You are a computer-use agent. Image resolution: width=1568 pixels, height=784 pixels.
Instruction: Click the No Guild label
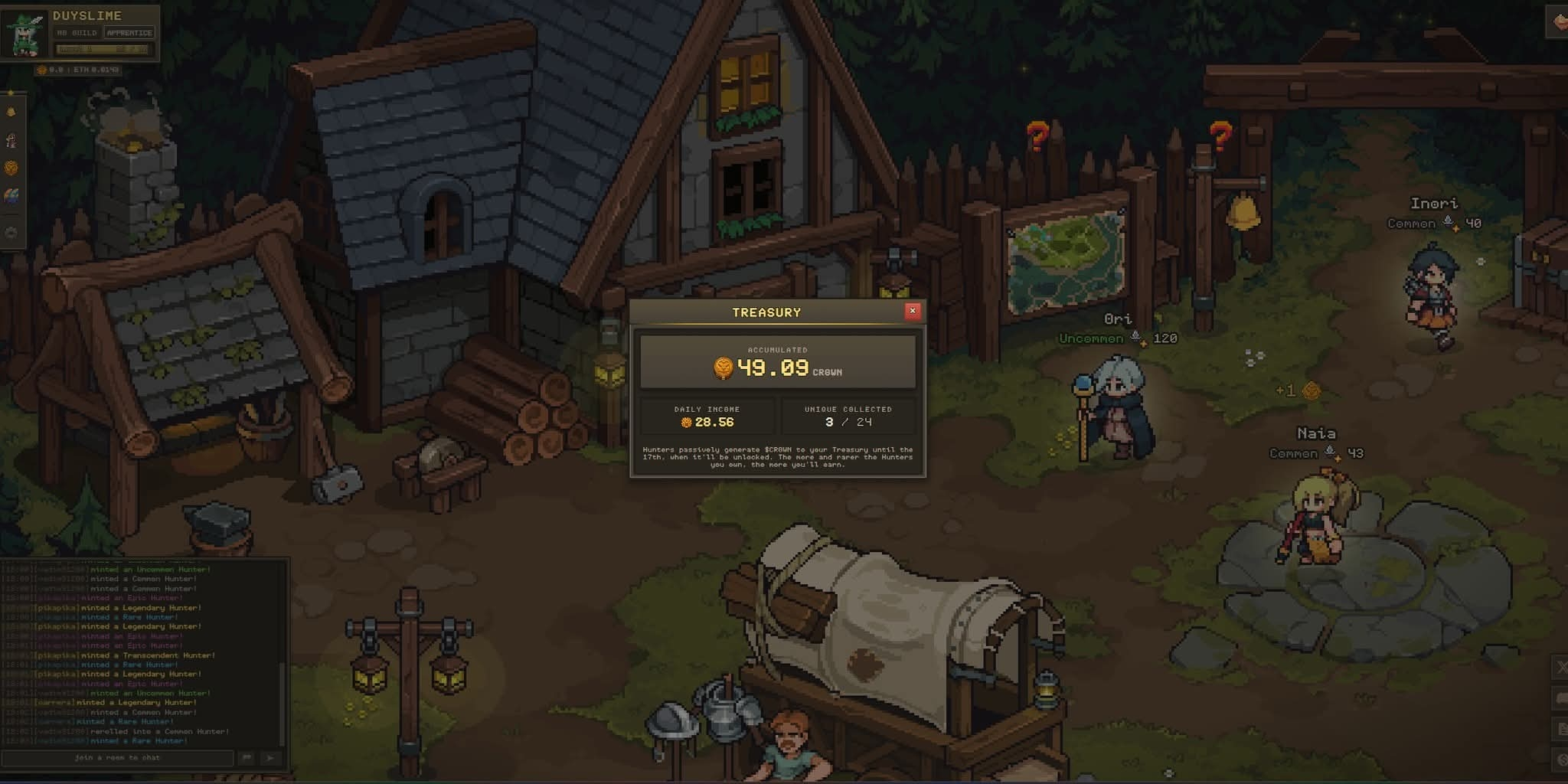click(77, 33)
